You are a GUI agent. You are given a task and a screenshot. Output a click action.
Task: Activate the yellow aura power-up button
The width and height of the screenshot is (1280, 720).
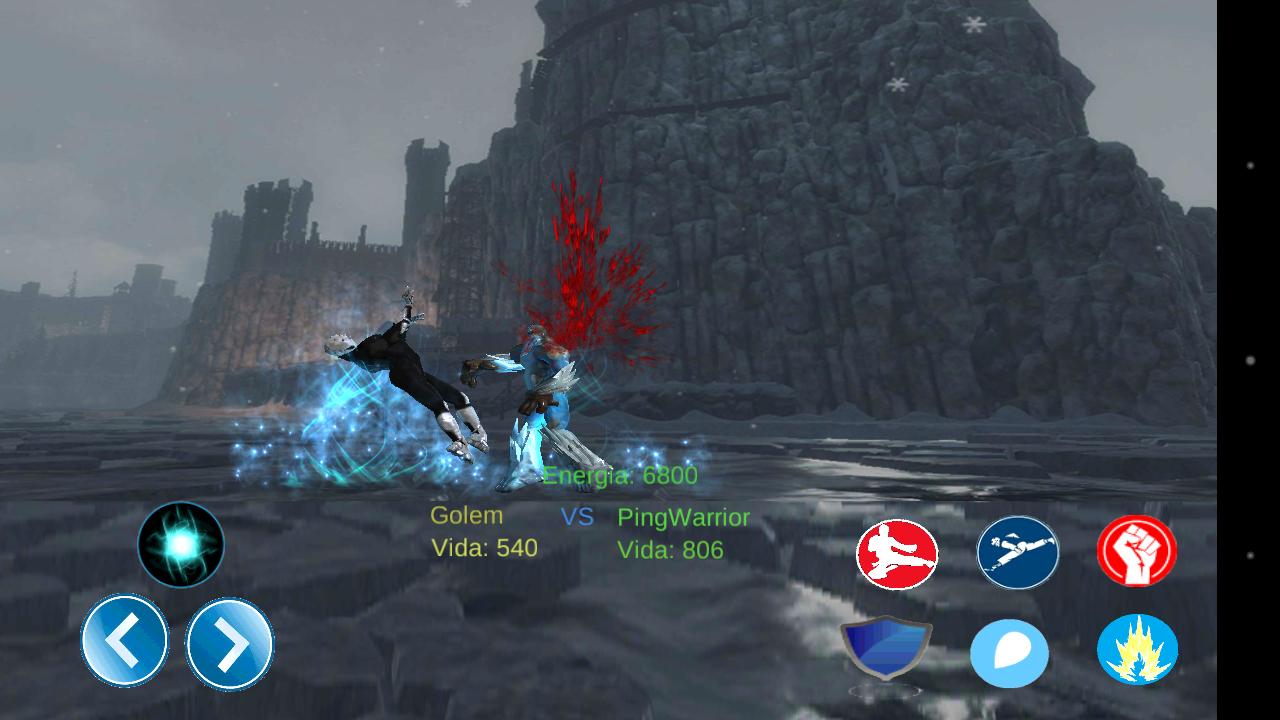coord(1137,650)
